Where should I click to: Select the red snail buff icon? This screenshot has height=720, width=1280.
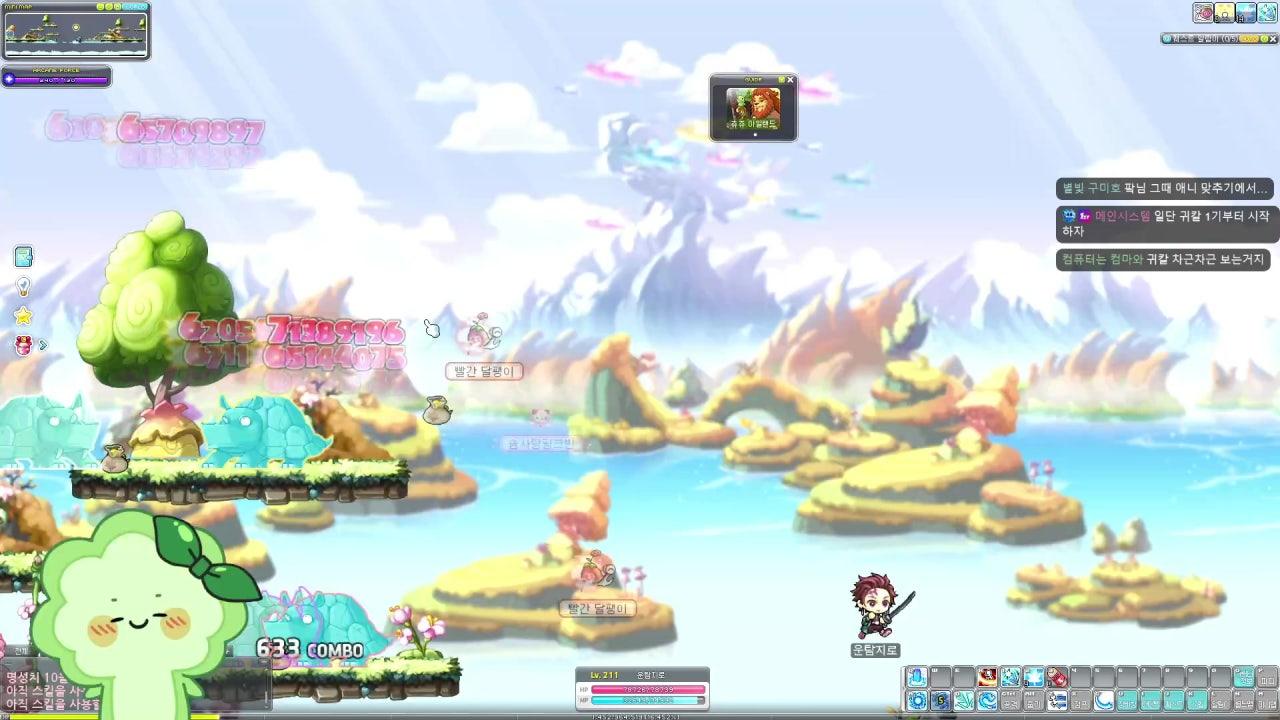1203,13
